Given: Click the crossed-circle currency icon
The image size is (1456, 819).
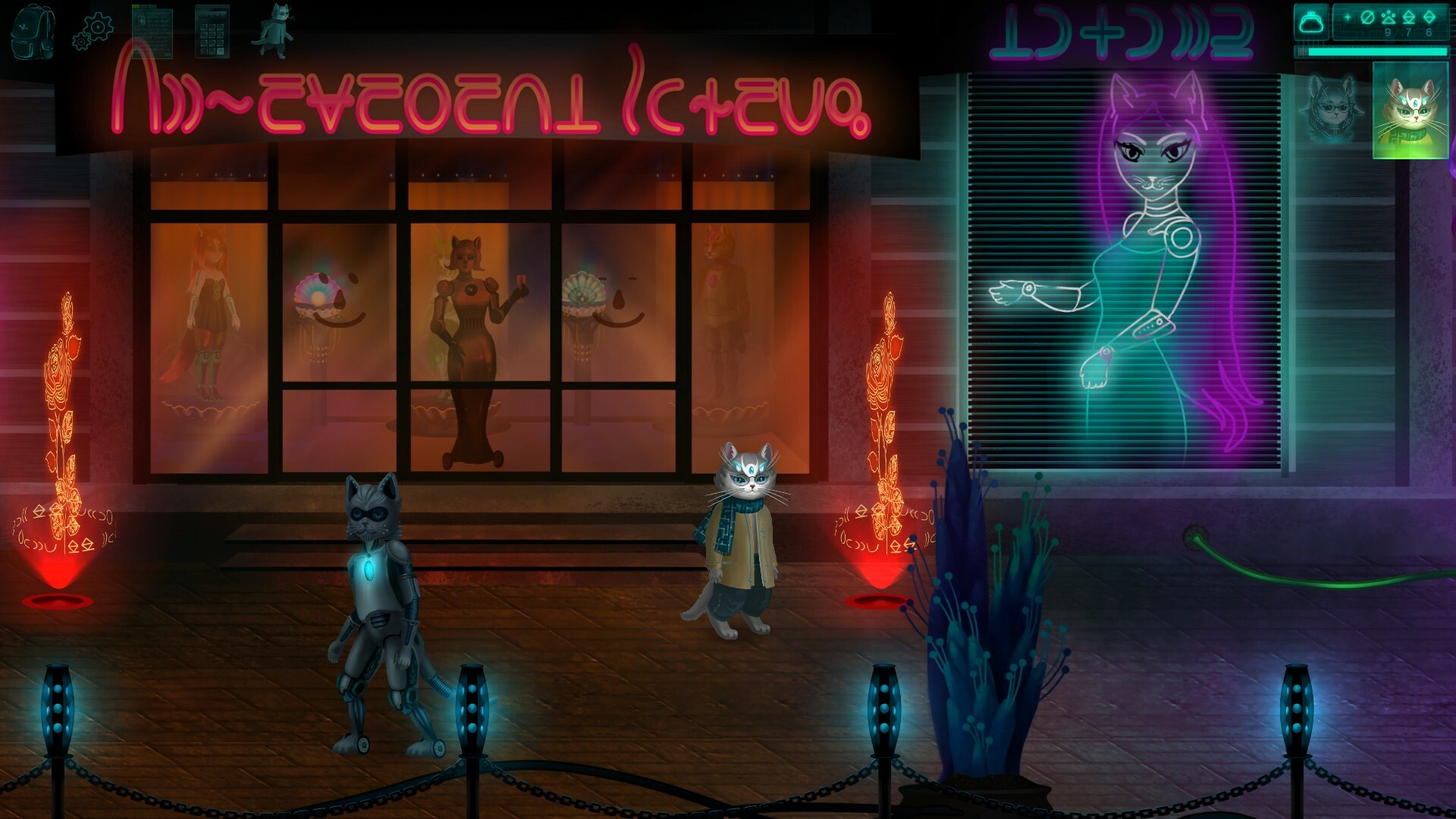Looking at the screenshot, I should coord(1367,17).
